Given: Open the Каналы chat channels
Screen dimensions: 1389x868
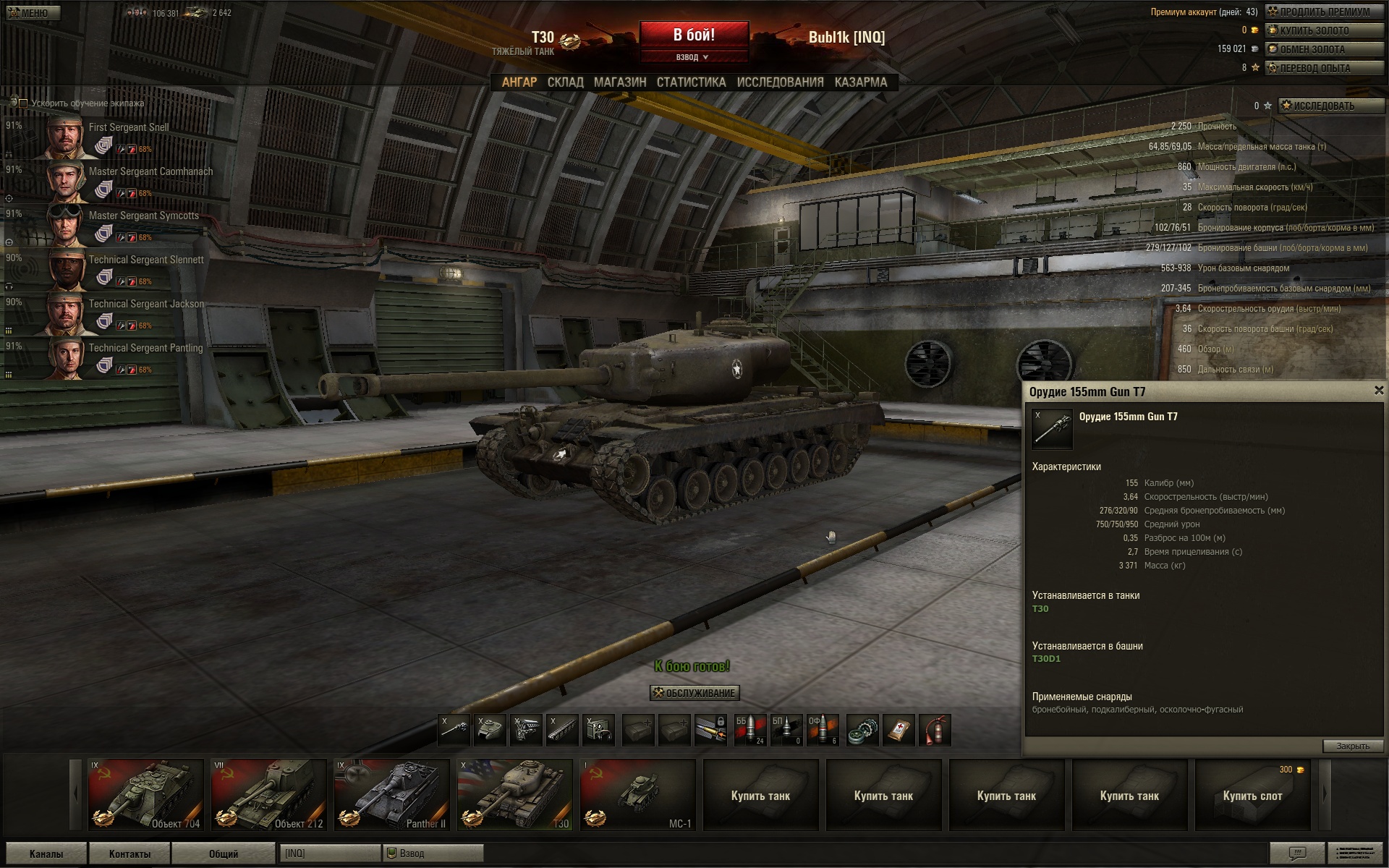Looking at the screenshot, I should pyautogui.click(x=46, y=854).
